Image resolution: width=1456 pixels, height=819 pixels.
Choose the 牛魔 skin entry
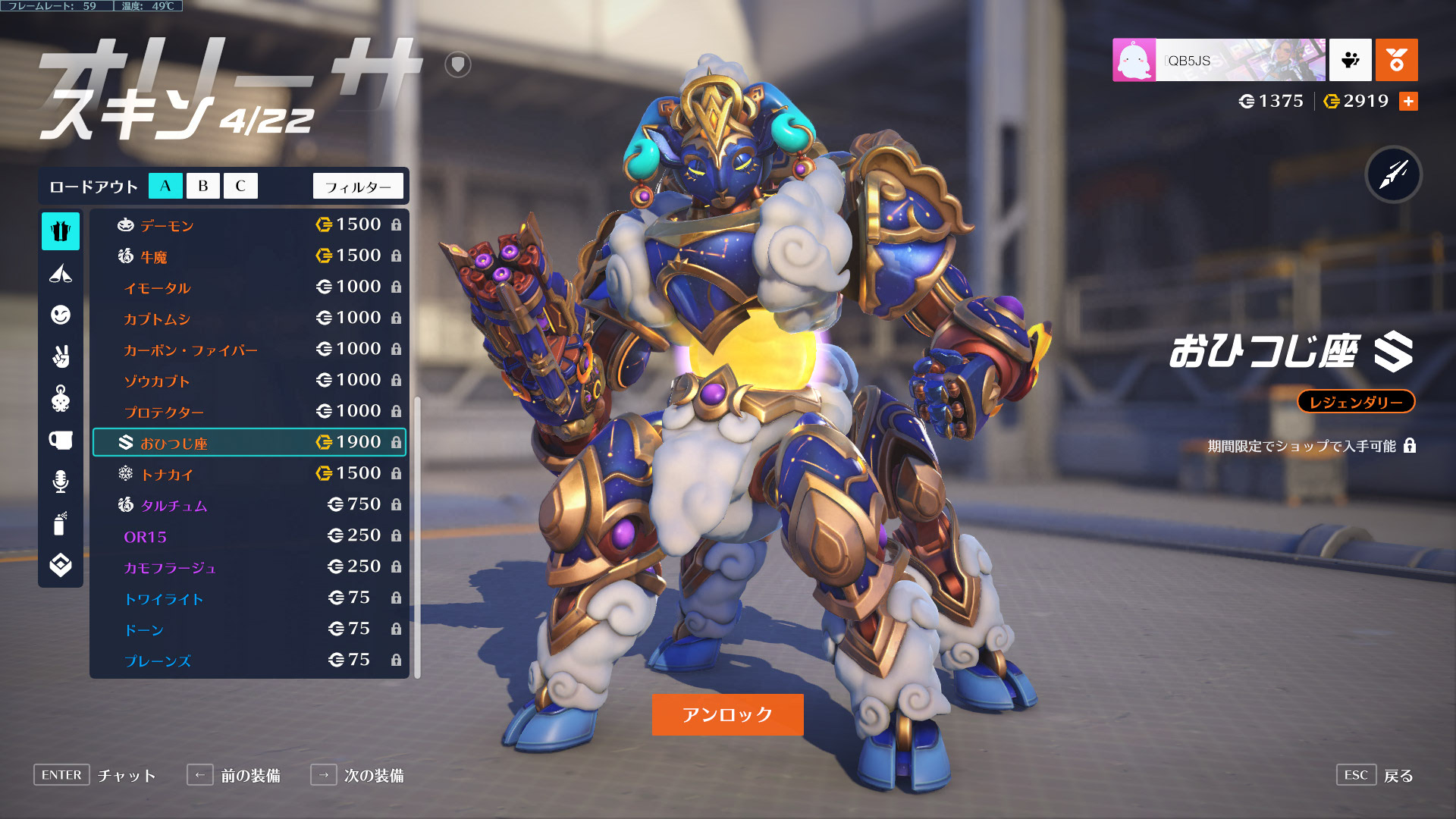[249, 256]
